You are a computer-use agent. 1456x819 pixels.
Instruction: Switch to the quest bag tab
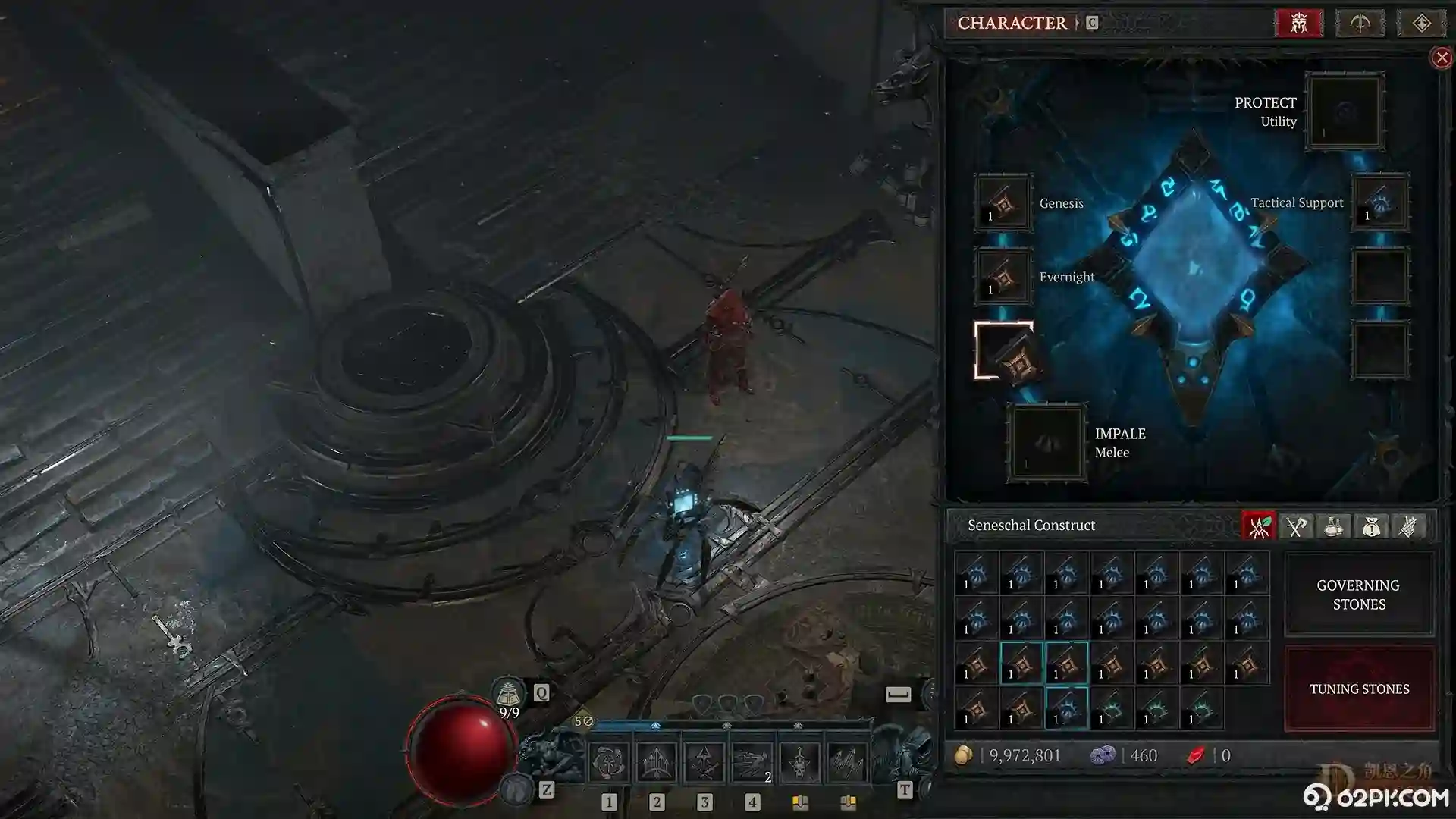pos(1370,526)
